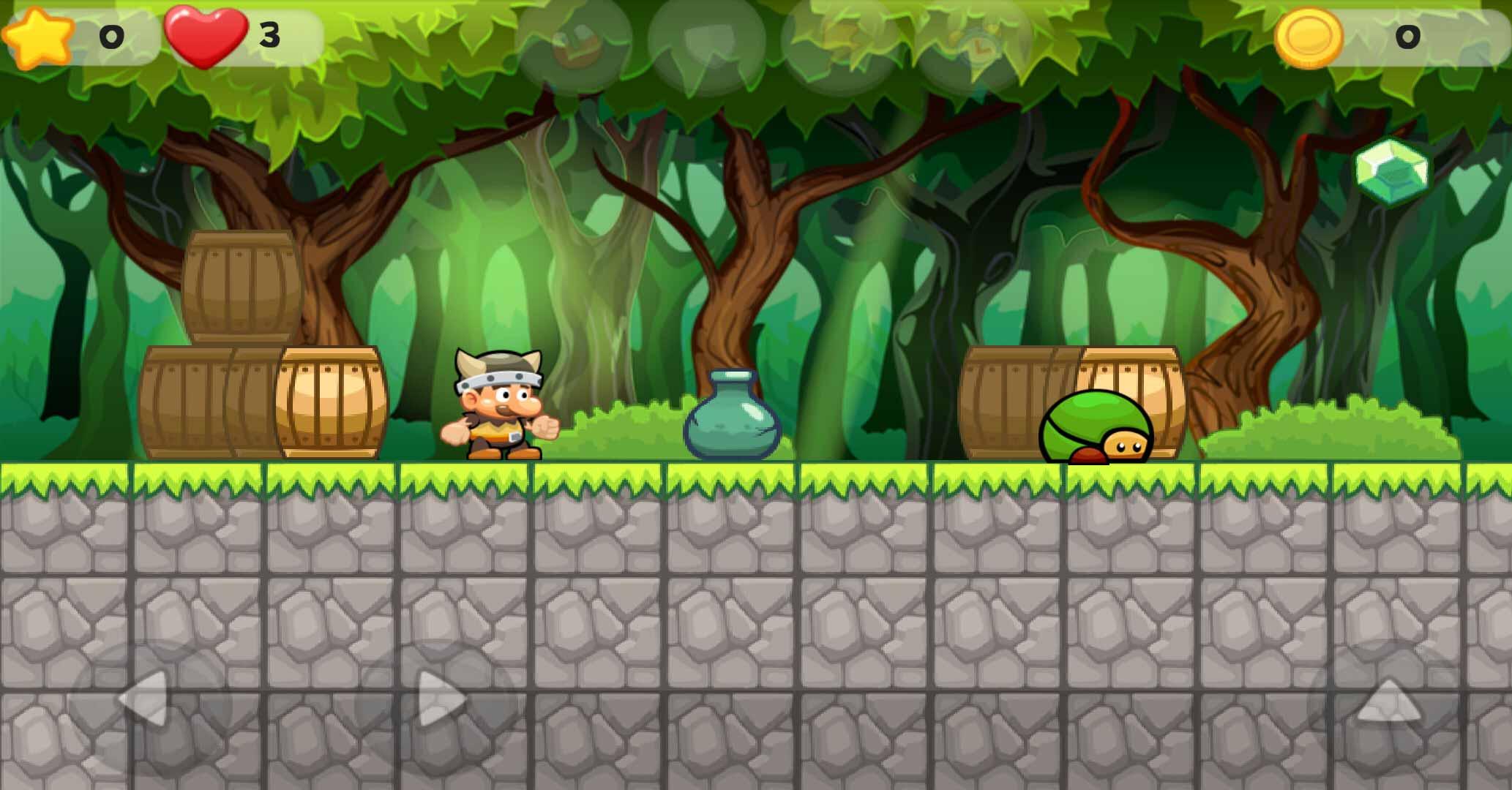Click the faded mushroom icon in the treetops
Viewport: 1512px width, 790px height.
(577, 45)
